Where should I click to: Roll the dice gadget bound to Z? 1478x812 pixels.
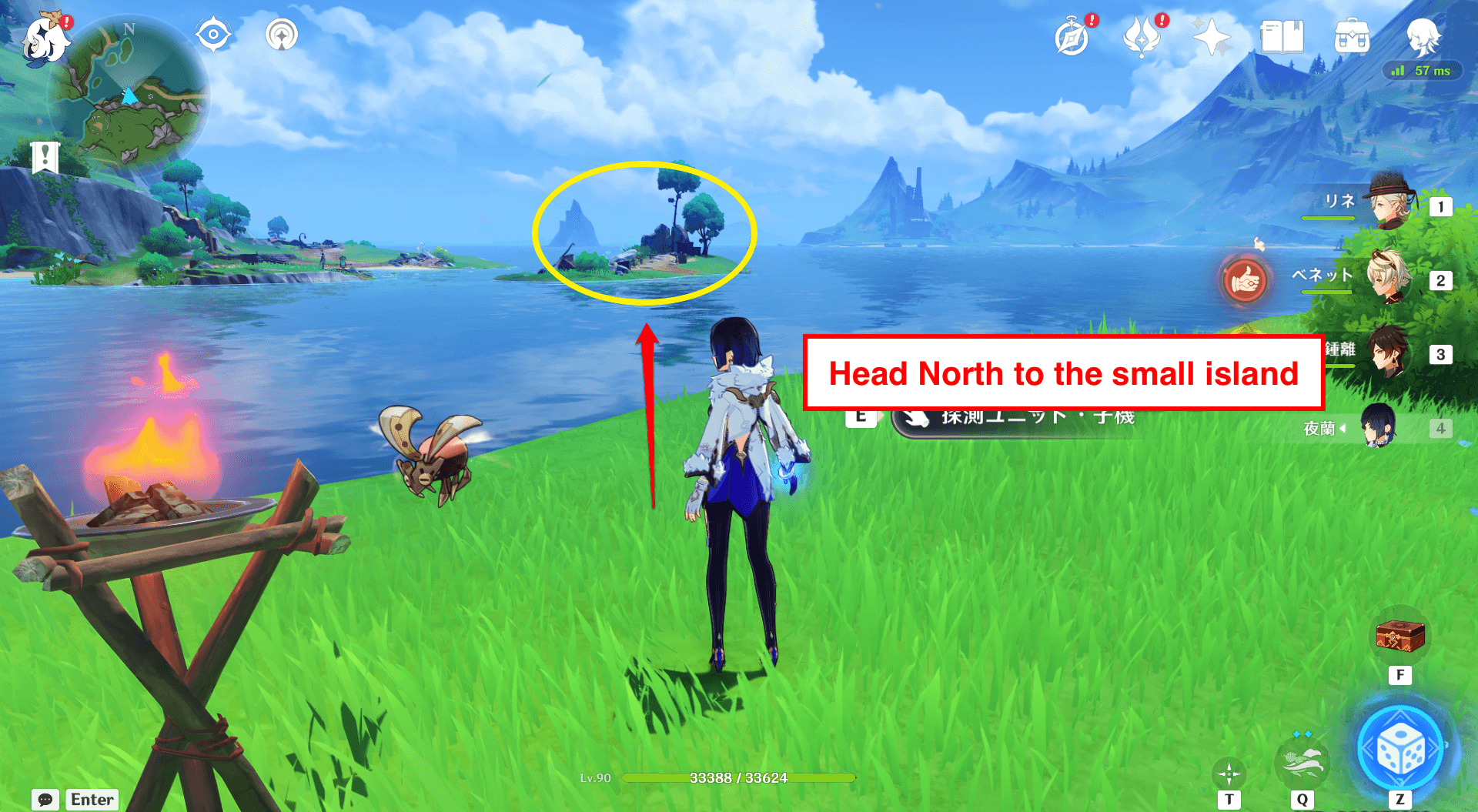[1401, 745]
